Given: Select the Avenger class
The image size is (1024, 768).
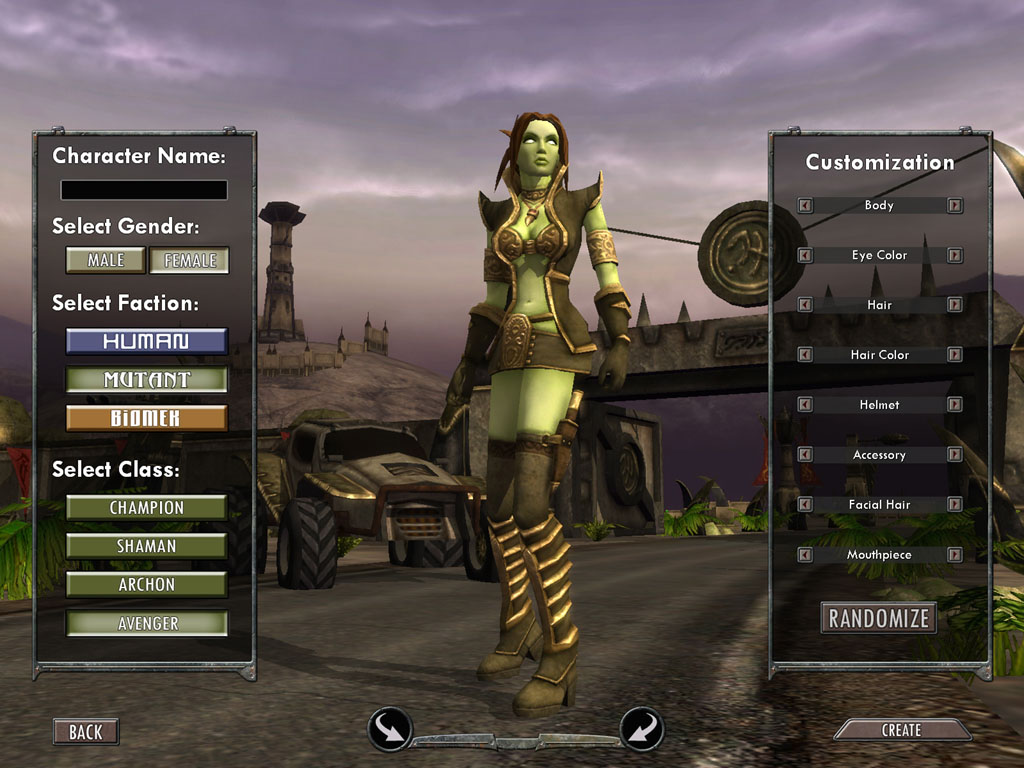Looking at the screenshot, I should (146, 623).
